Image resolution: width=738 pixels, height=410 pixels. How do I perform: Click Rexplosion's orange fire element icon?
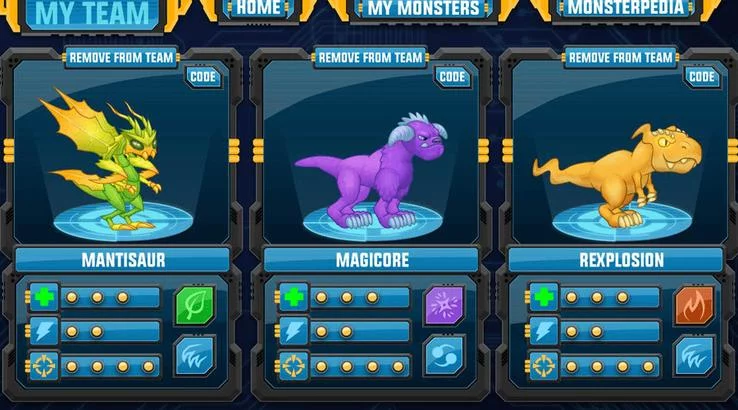[694, 306]
